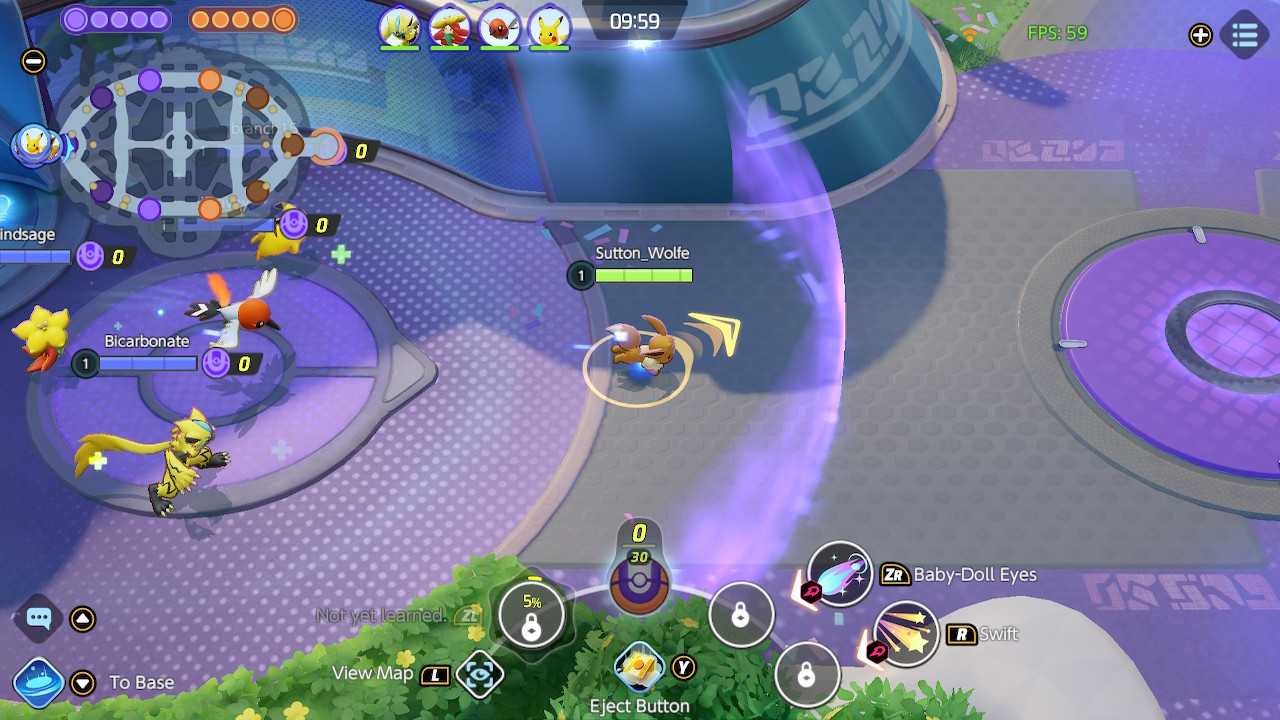The height and width of the screenshot is (720, 1280).
Task: Tap the Poké Ball score button
Action: click(639, 580)
